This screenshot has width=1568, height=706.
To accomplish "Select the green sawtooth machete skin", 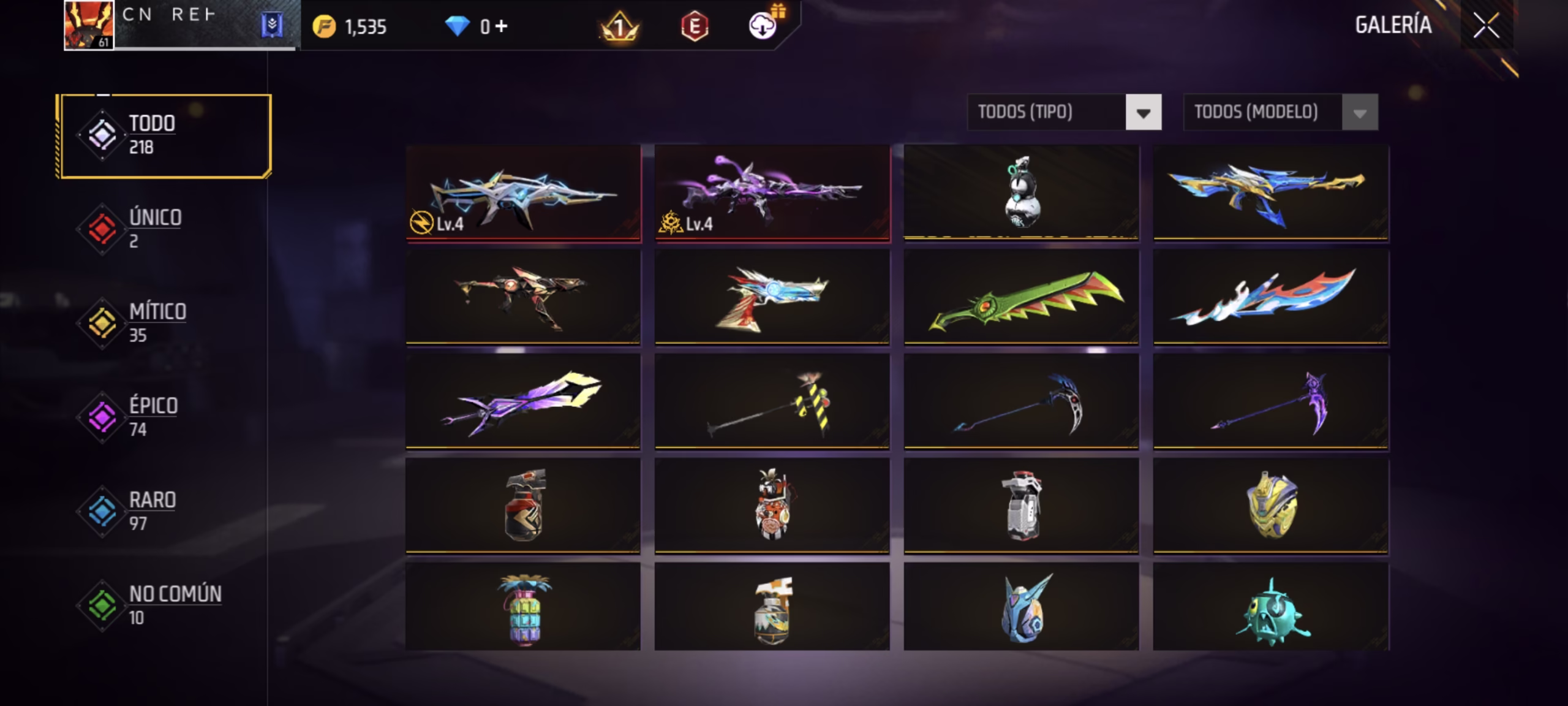I will [x=1021, y=297].
